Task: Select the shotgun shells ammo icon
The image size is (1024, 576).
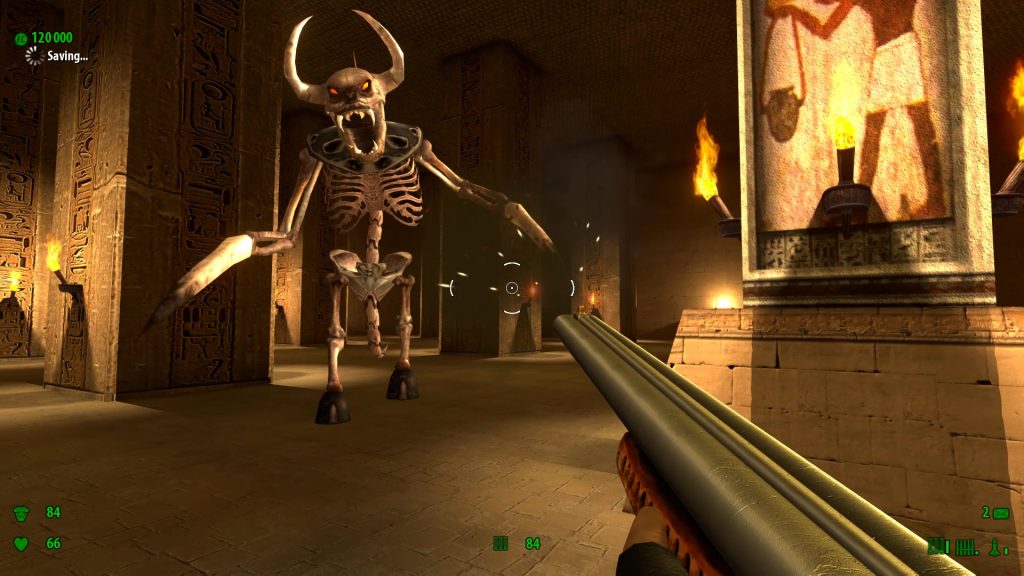Action: click(937, 545)
